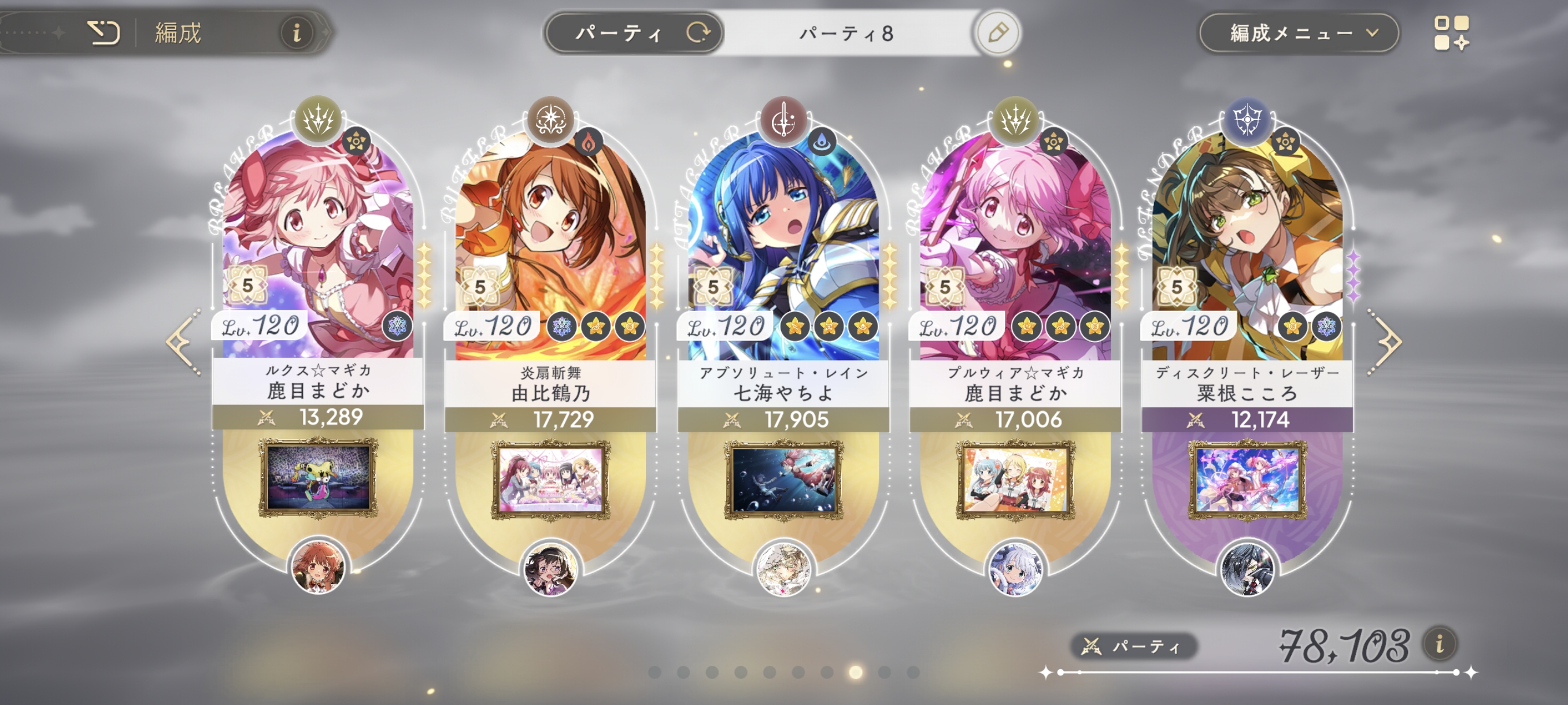The height and width of the screenshot is (705, 1568).
Task: Open the 編成 info button
Action: 297,32
